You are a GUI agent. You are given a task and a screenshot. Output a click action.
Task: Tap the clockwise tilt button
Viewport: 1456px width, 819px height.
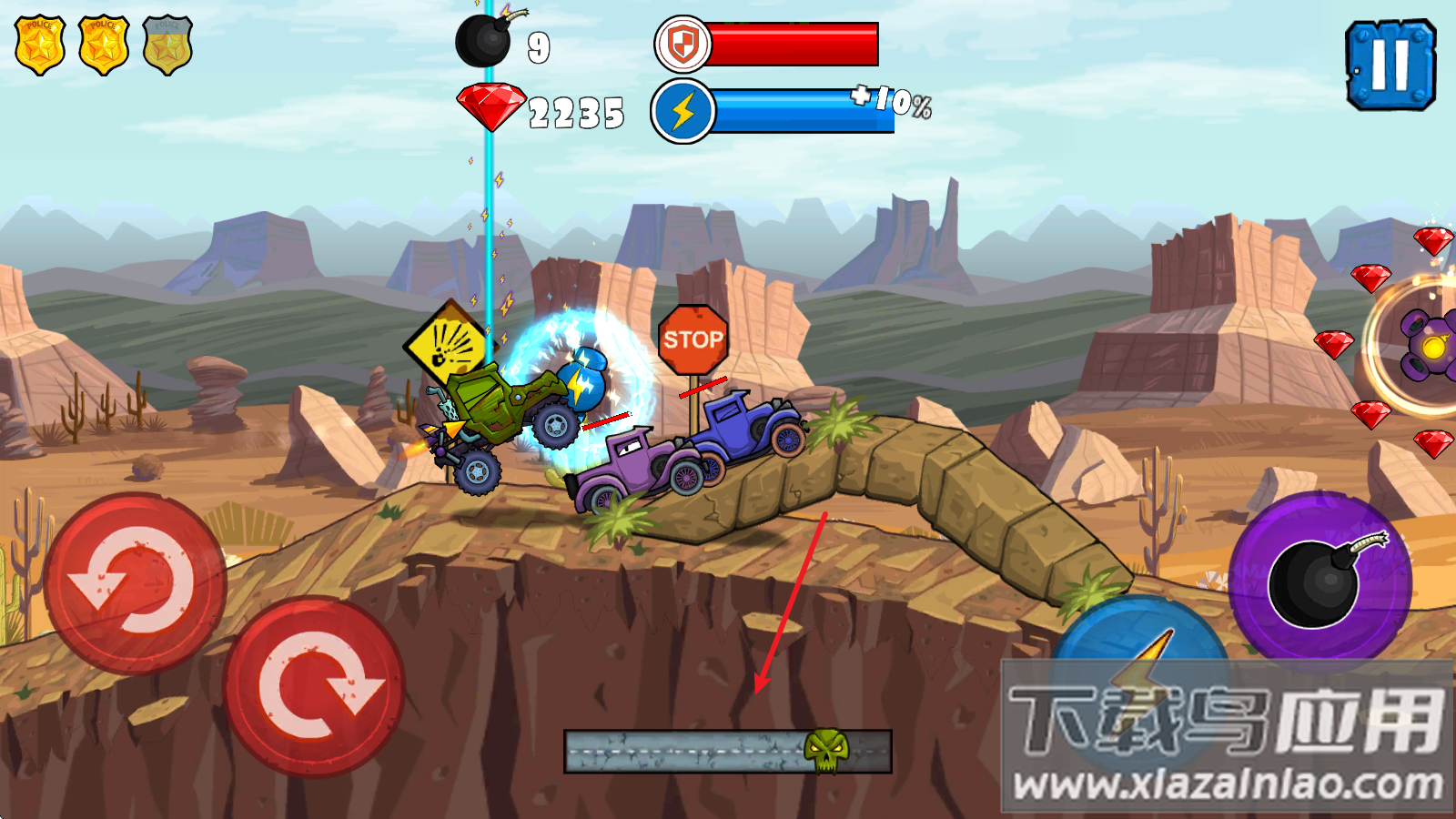point(315,686)
